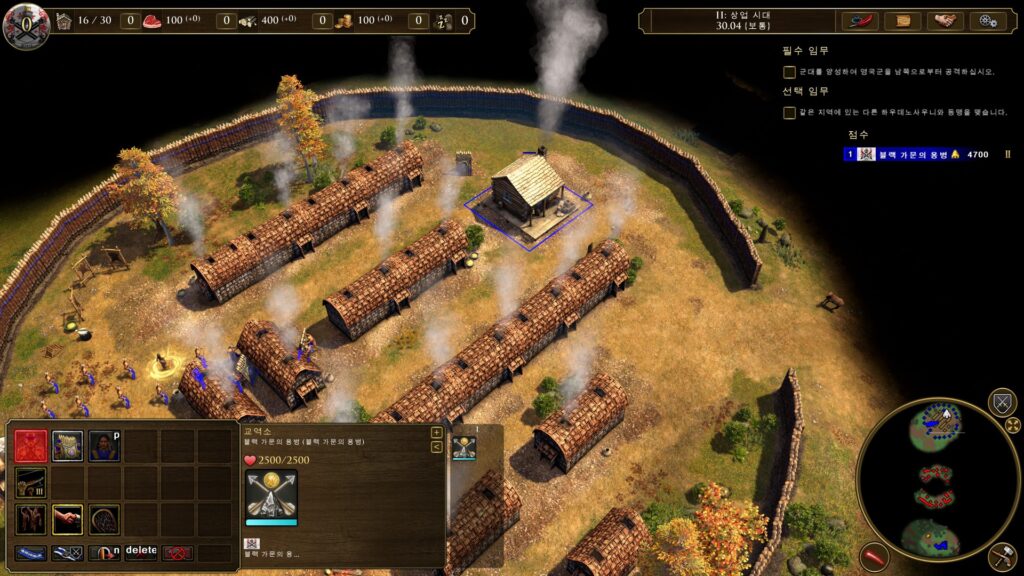Click the red flare button beside minimap
This screenshot has width=1024, height=576.
coord(874,557)
